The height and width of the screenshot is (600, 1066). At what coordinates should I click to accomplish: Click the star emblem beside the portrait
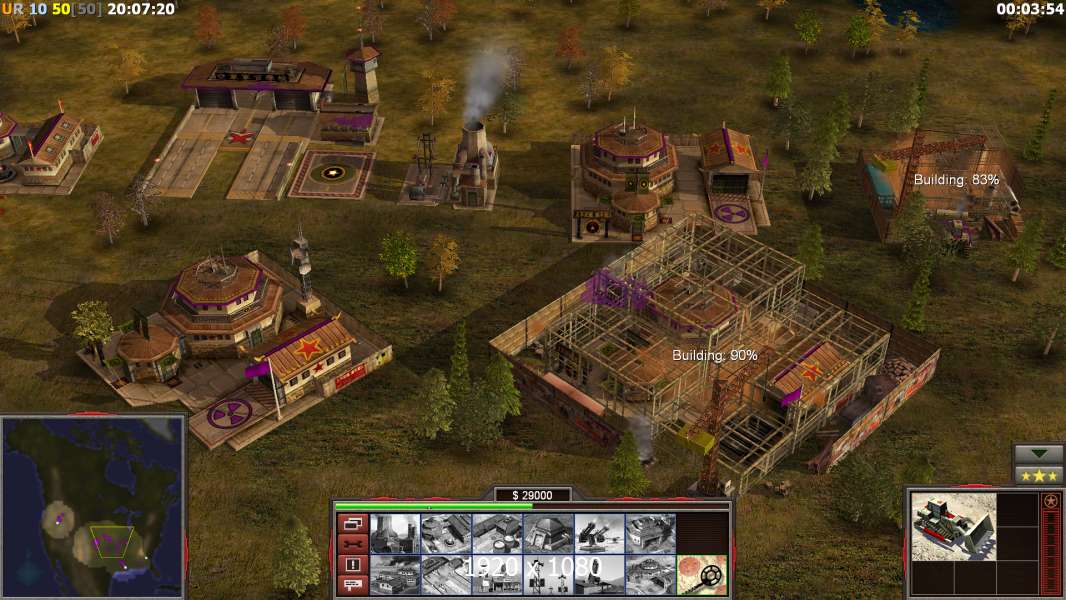click(1050, 501)
